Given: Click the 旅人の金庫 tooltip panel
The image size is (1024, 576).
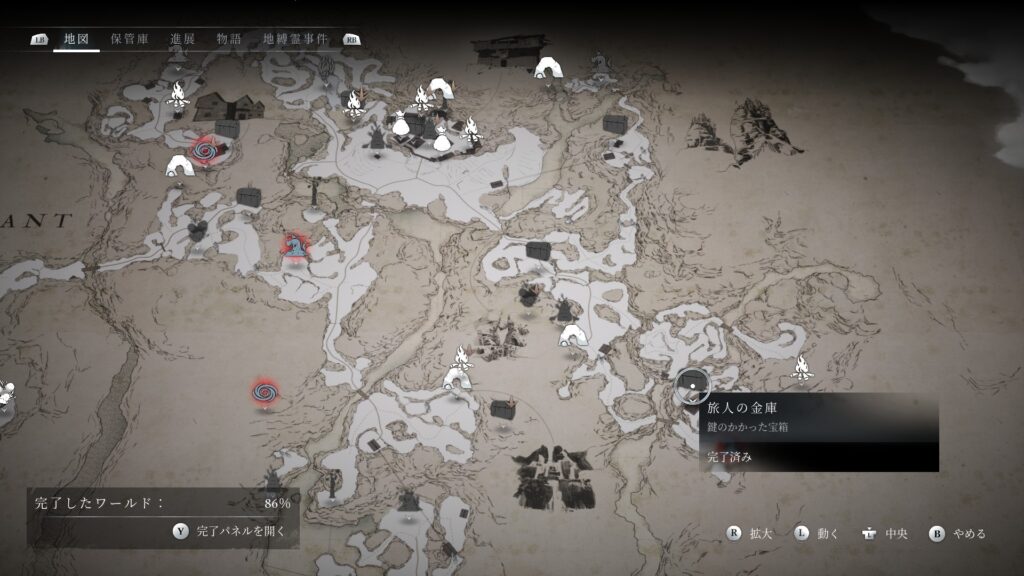Looking at the screenshot, I should (x=818, y=432).
